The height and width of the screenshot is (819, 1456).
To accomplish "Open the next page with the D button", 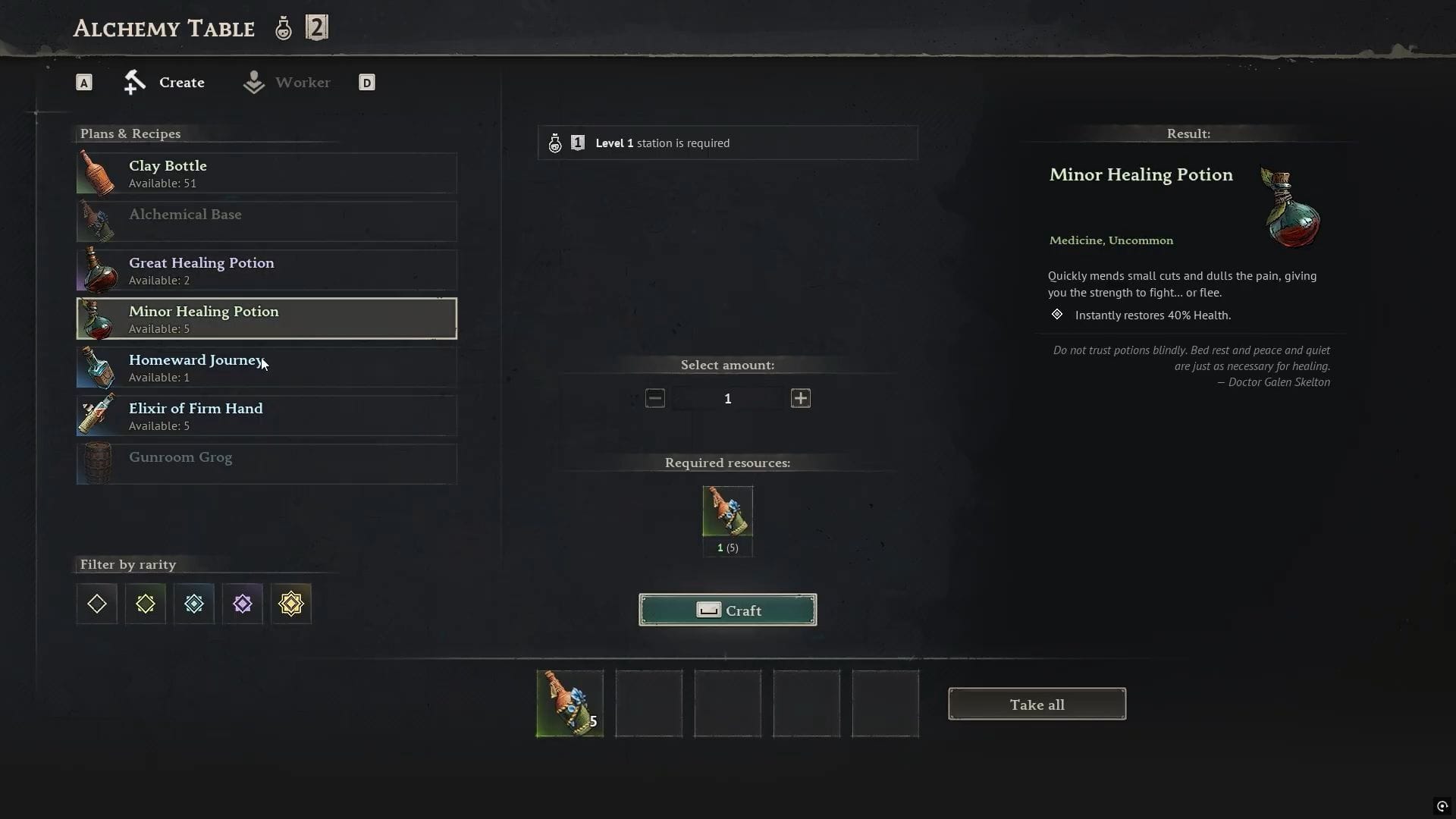I will click(367, 82).
